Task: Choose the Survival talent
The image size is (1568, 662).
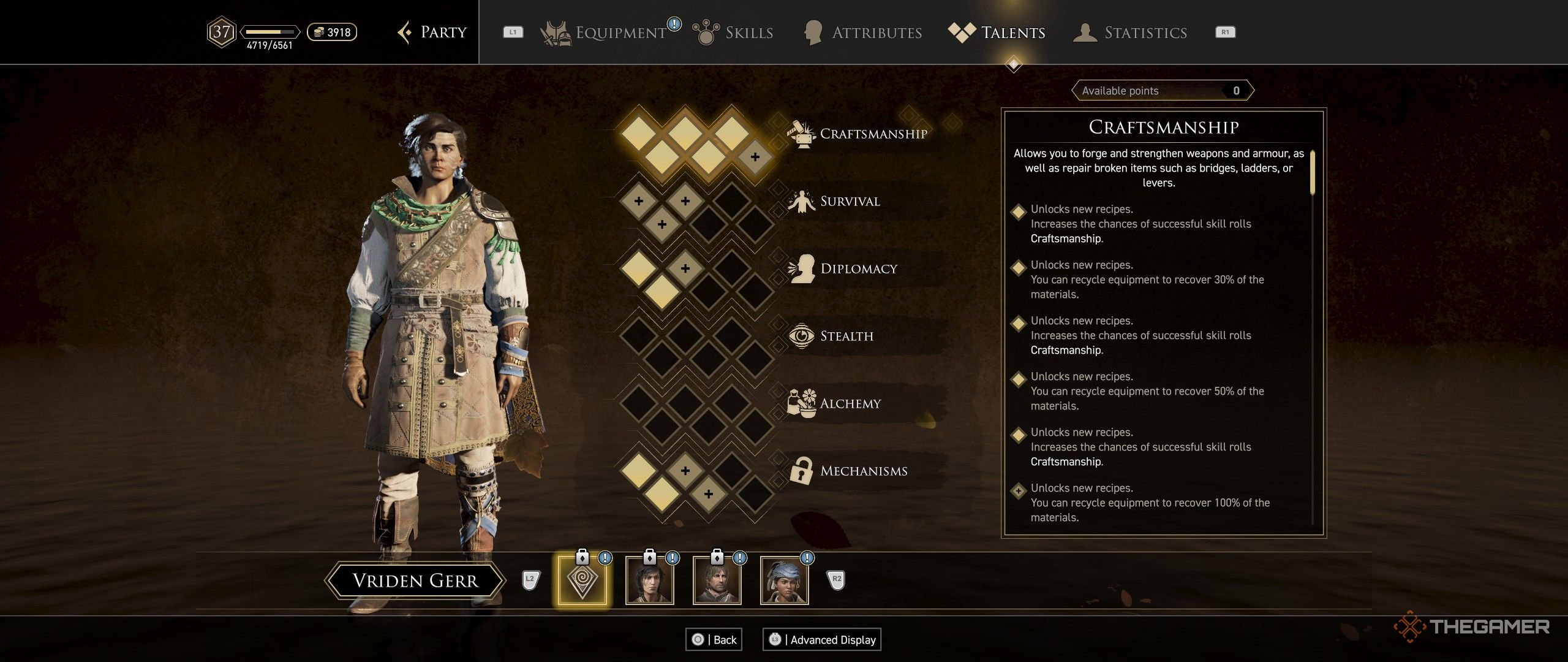Action: tap(850, 201)
